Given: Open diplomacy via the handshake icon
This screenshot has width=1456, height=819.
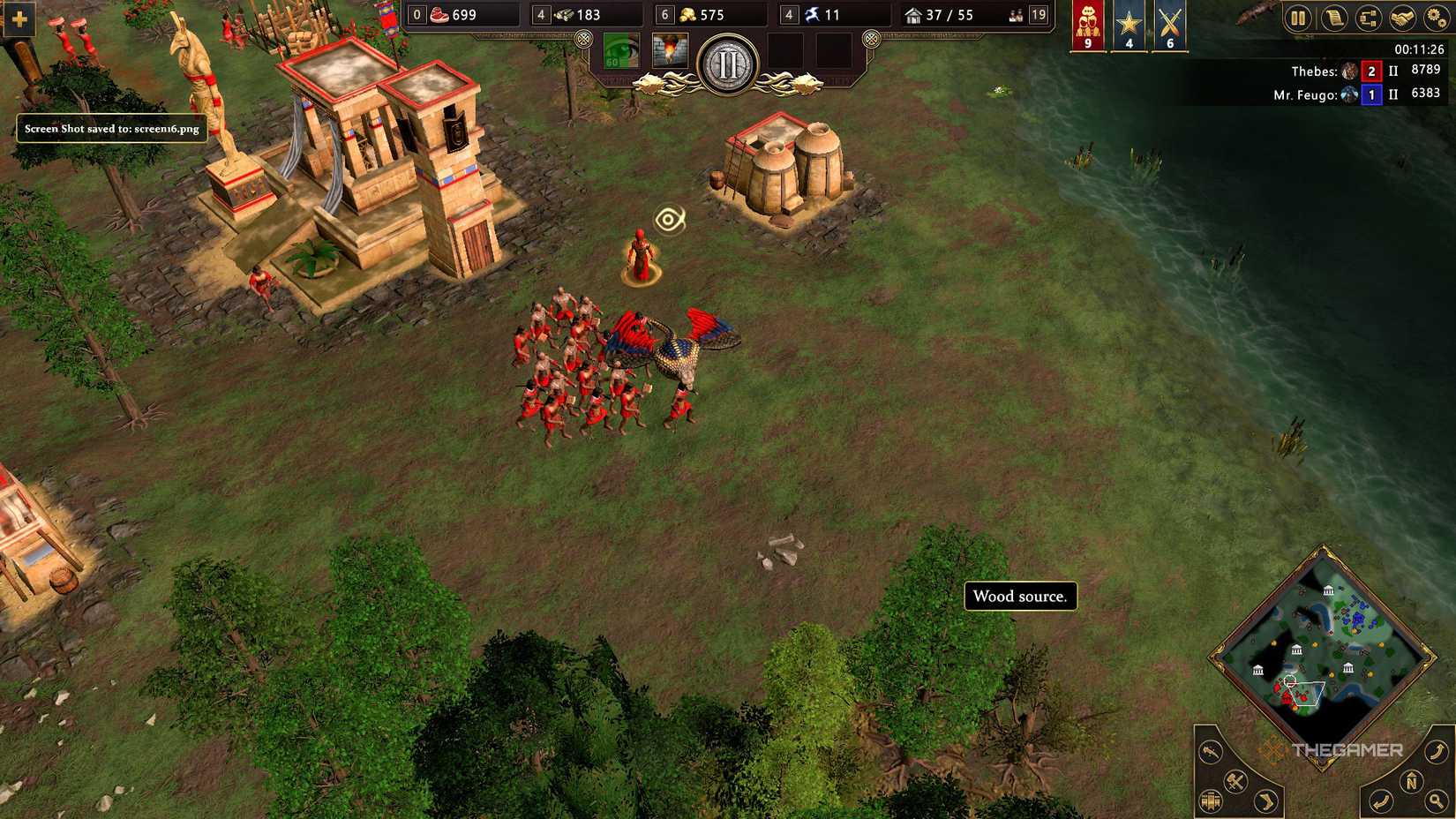Looking at the screenshot, I should tap(1402, 16).
